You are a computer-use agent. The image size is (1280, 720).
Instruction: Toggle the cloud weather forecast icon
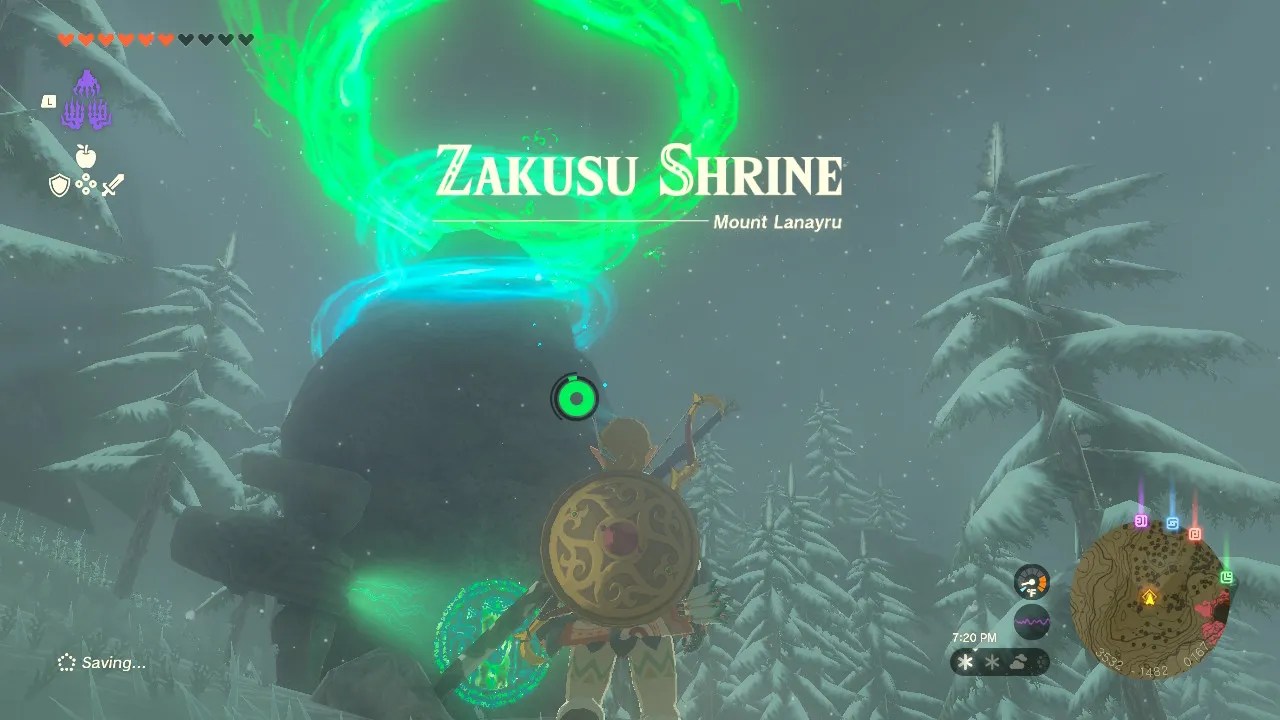point(1018,661)
